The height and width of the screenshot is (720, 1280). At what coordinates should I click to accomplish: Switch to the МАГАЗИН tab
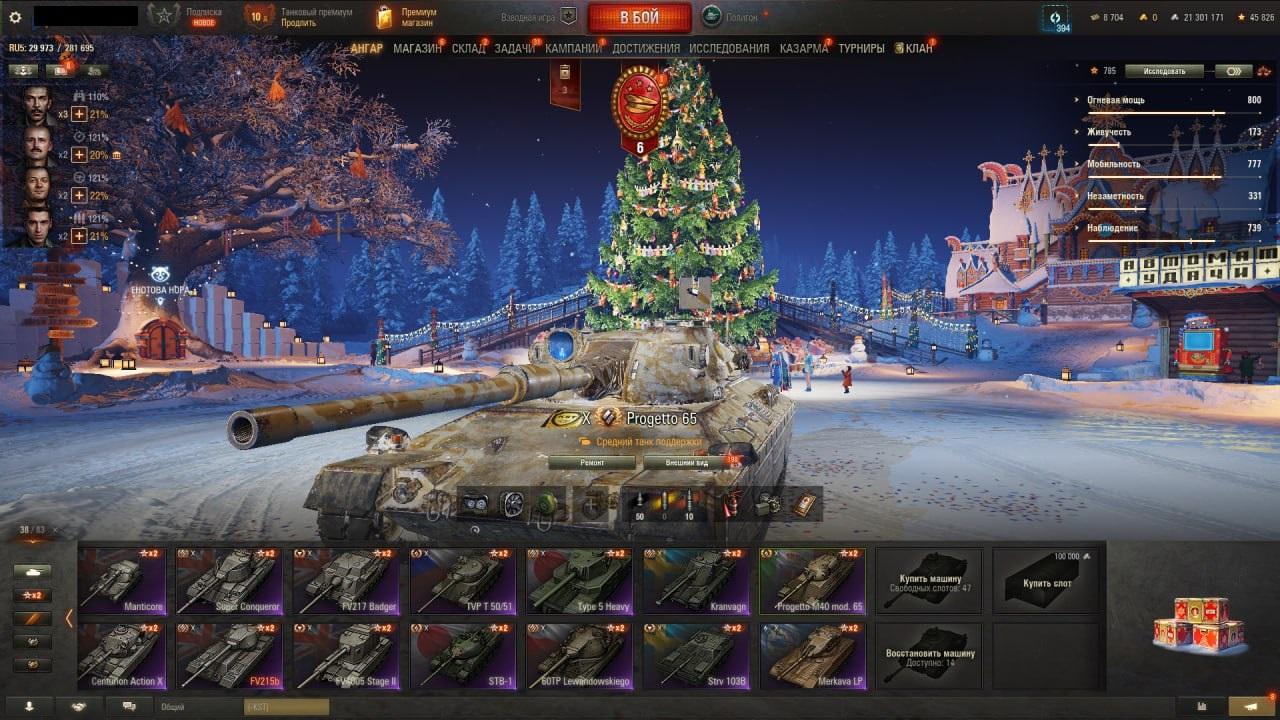417,48
